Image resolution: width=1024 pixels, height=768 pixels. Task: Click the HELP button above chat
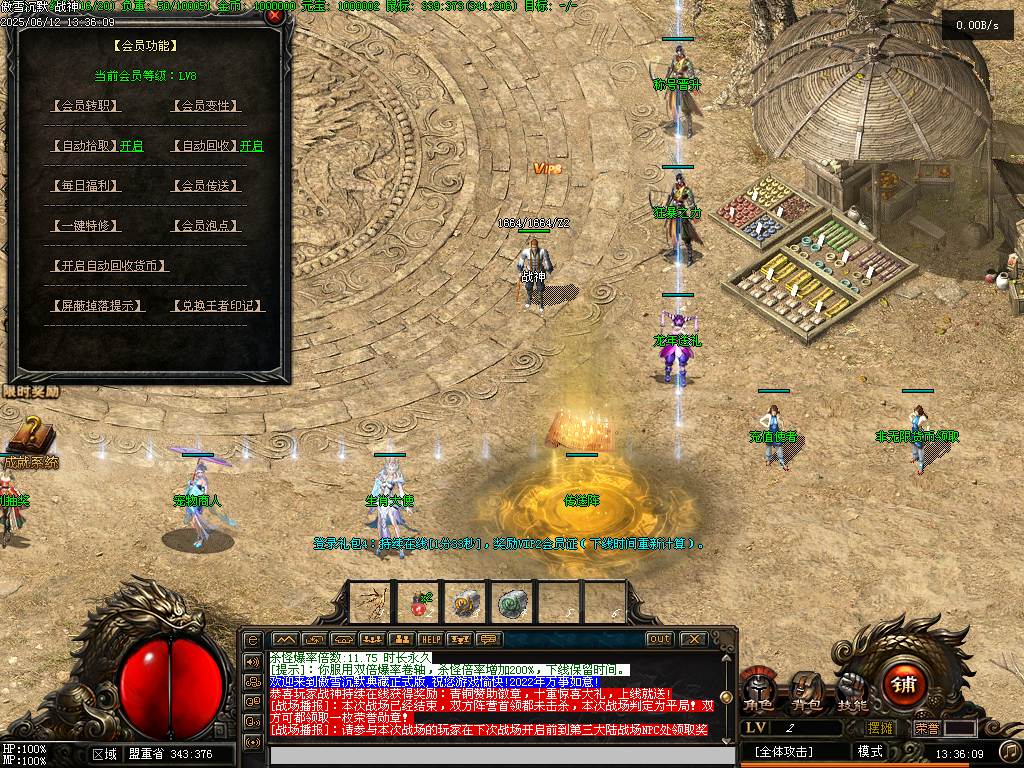click(431, 639)
